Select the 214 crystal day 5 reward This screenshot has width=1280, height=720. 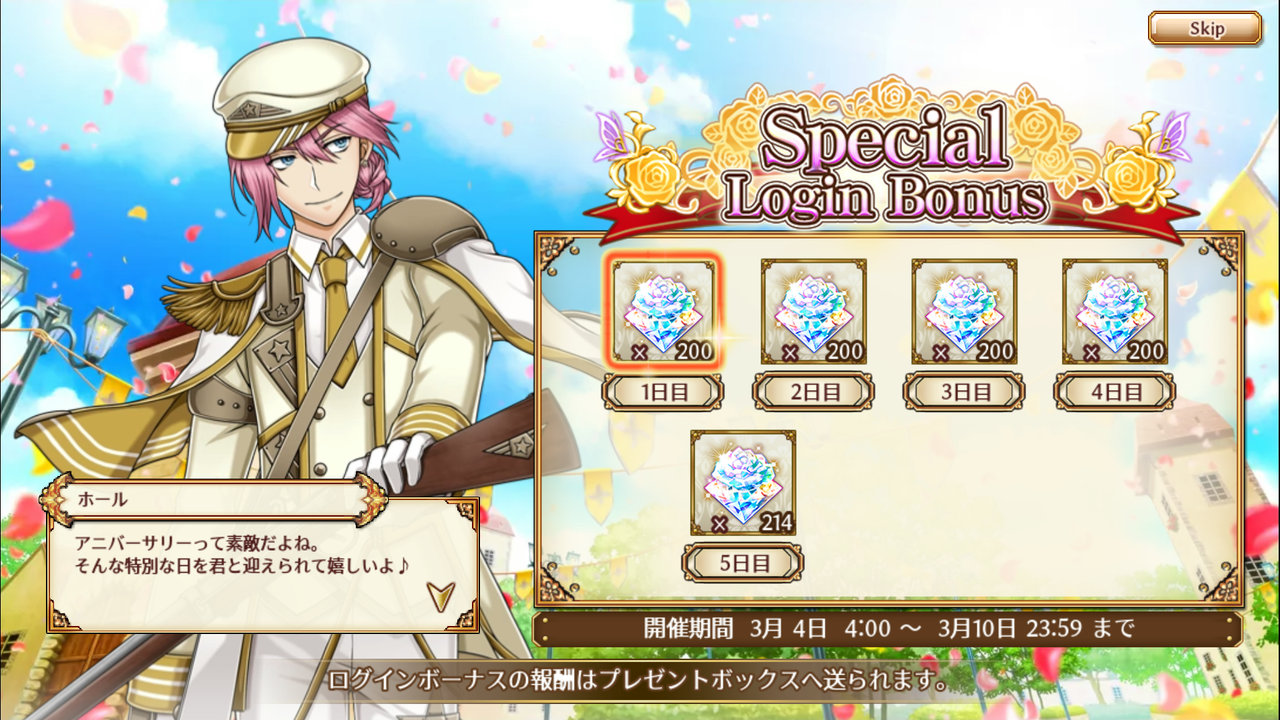742,482
